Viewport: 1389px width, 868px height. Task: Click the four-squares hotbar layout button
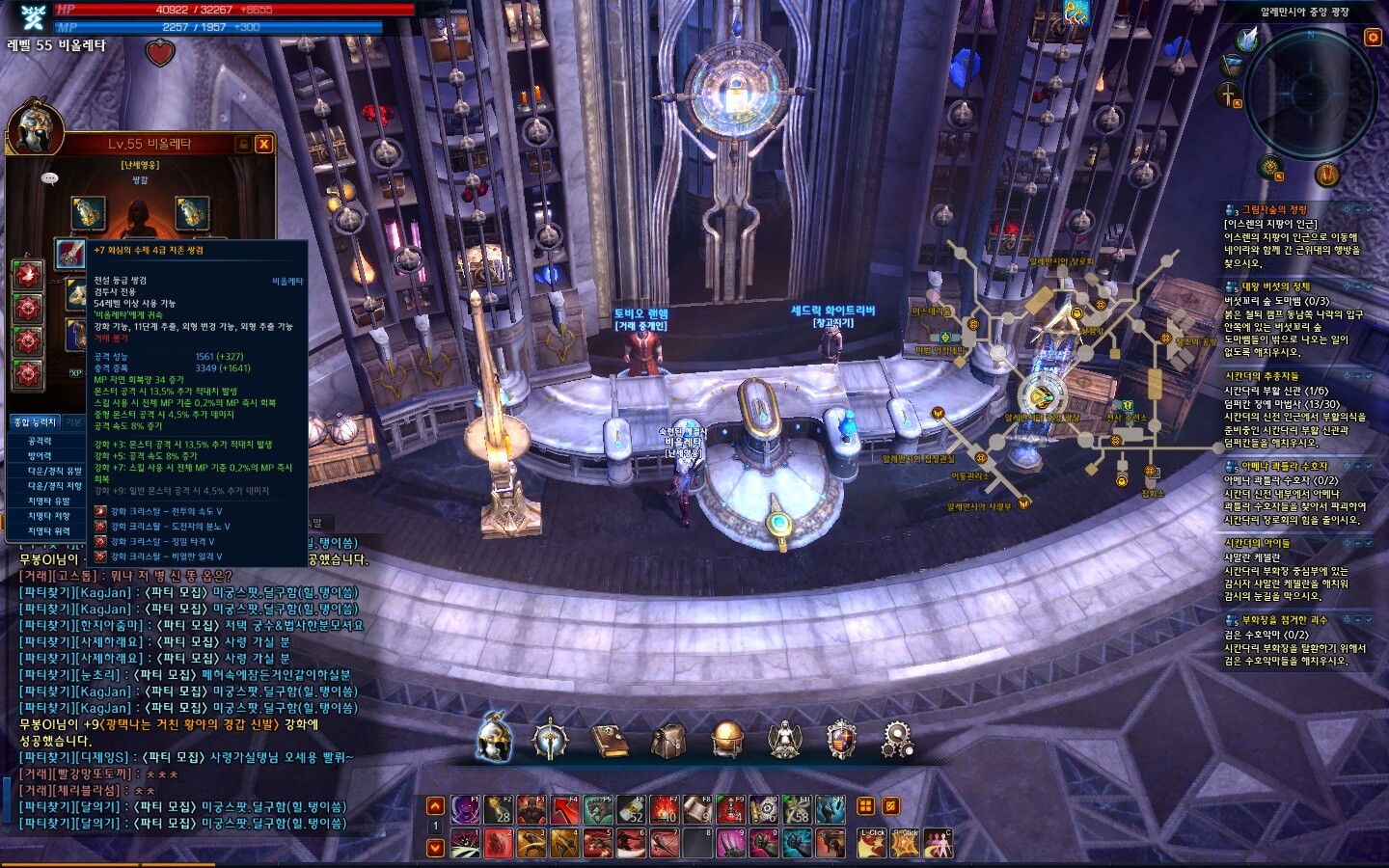coord(865,806)
